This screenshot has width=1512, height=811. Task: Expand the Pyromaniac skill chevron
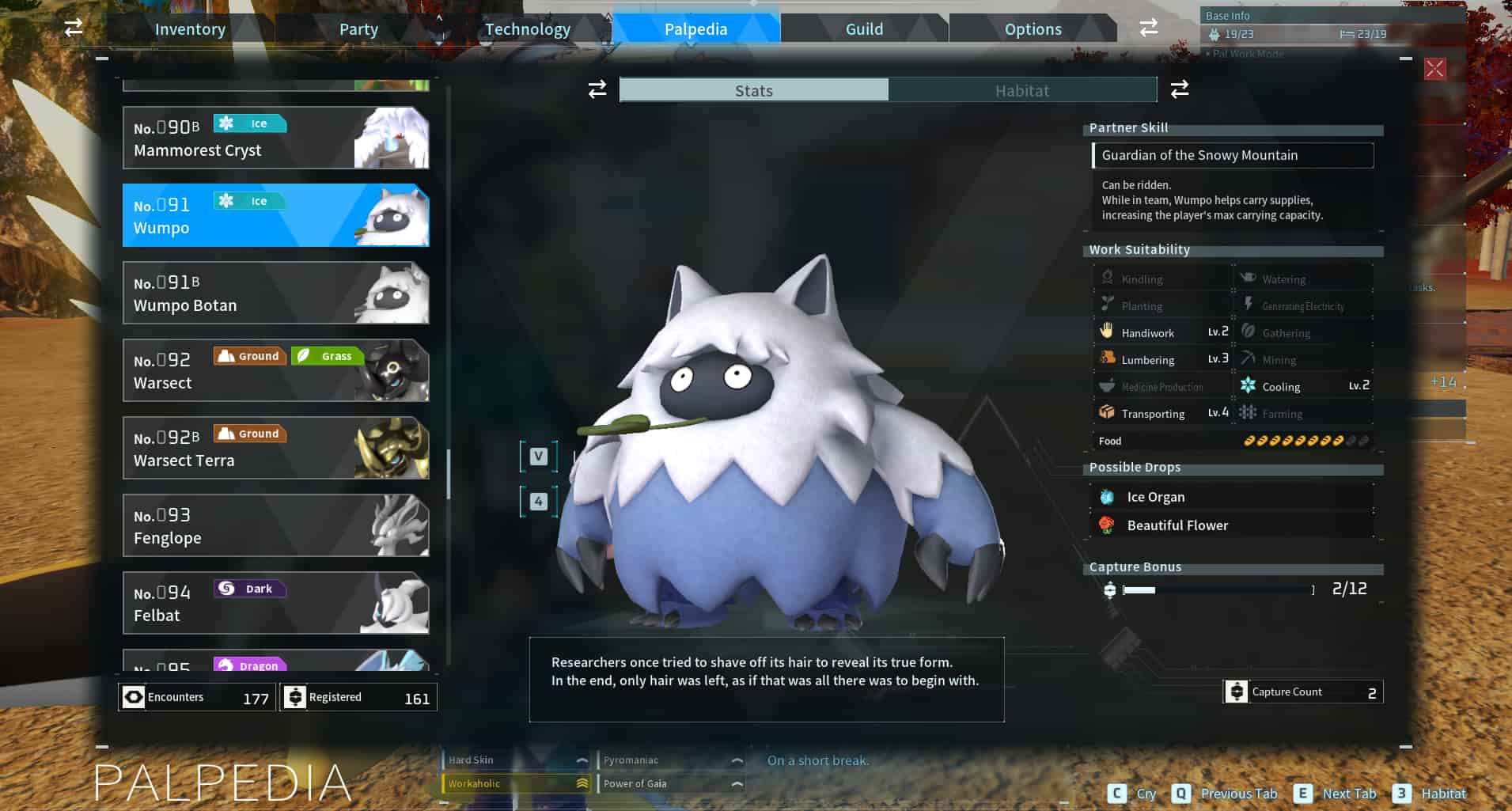(x=739, y=760)
